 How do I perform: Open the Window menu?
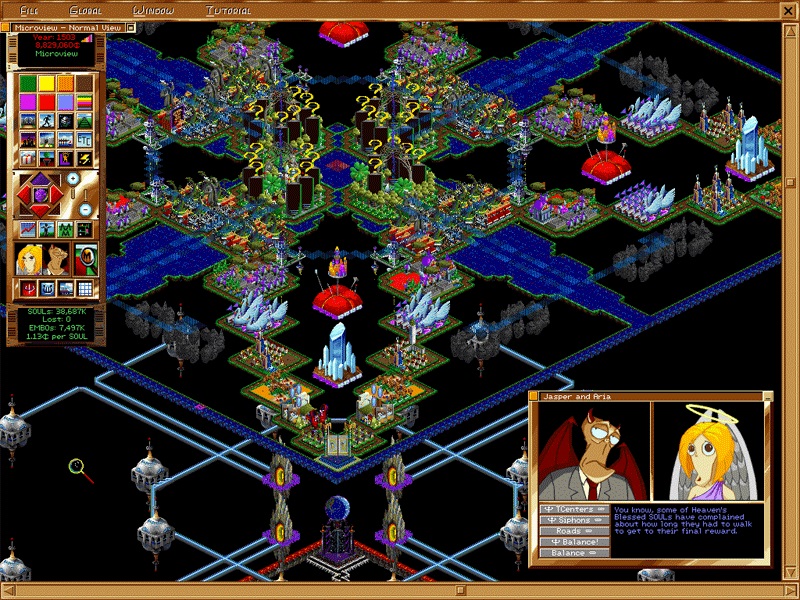coord(153,10)
